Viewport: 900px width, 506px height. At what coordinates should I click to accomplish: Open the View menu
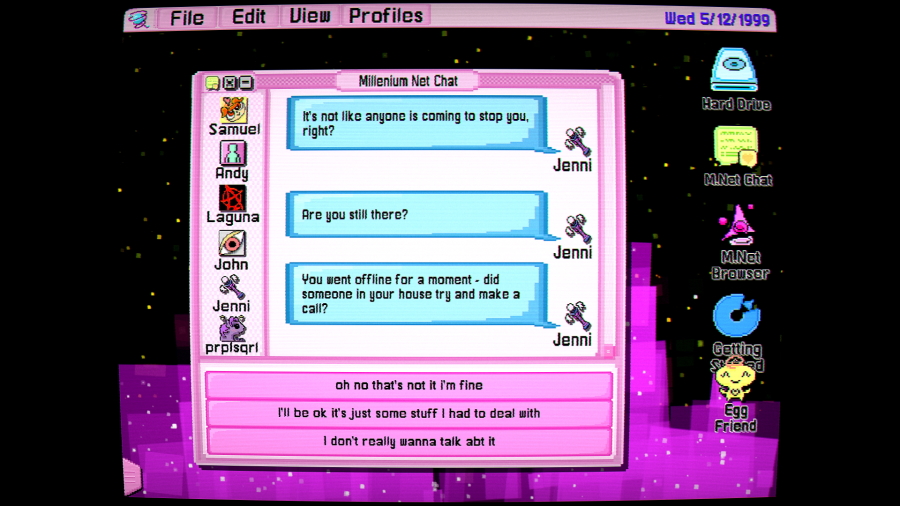pyautogui.click(x=310, y=16)
